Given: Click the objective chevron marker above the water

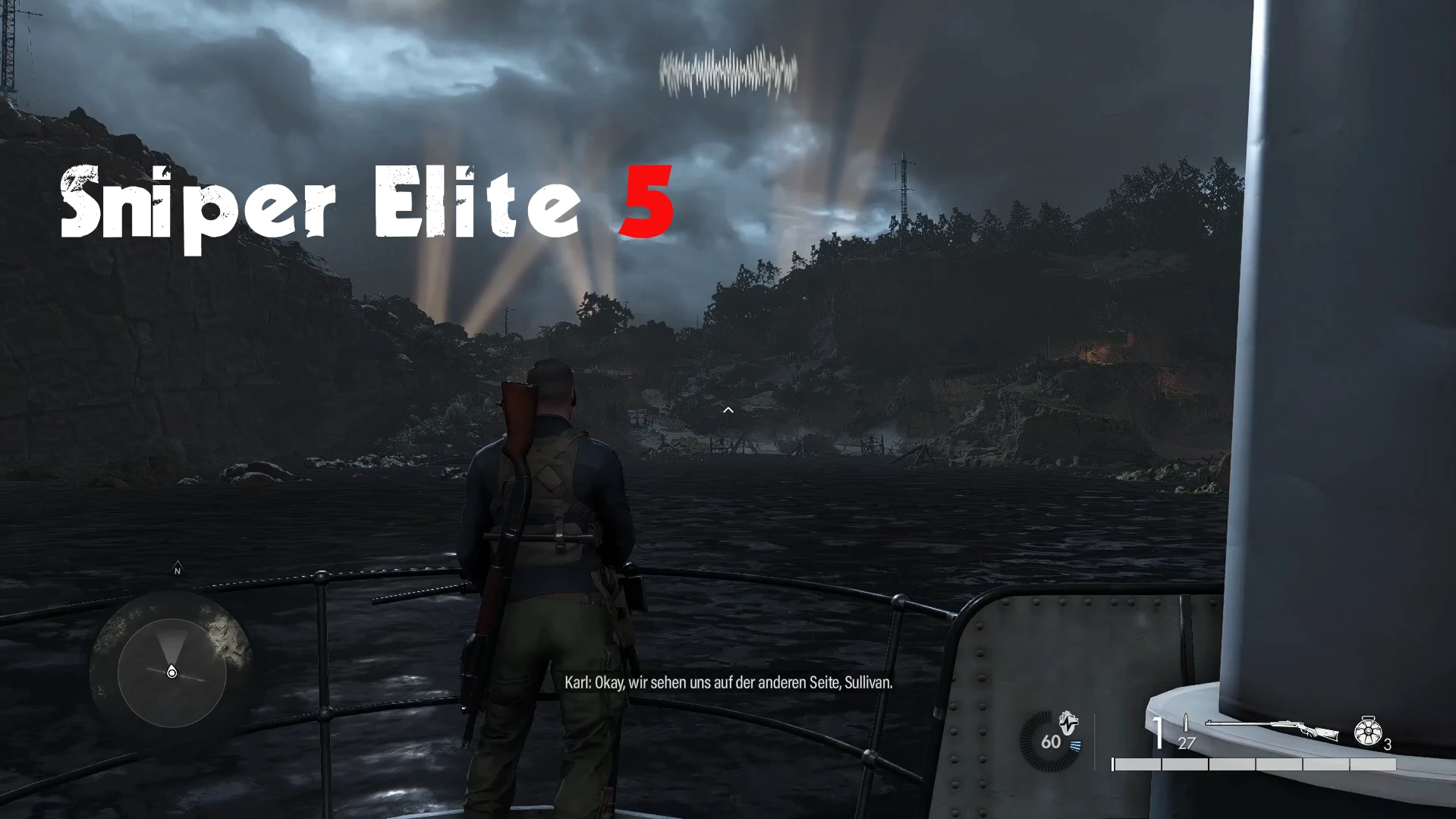Looking at the screenshot, I should [x=728, y=410].
